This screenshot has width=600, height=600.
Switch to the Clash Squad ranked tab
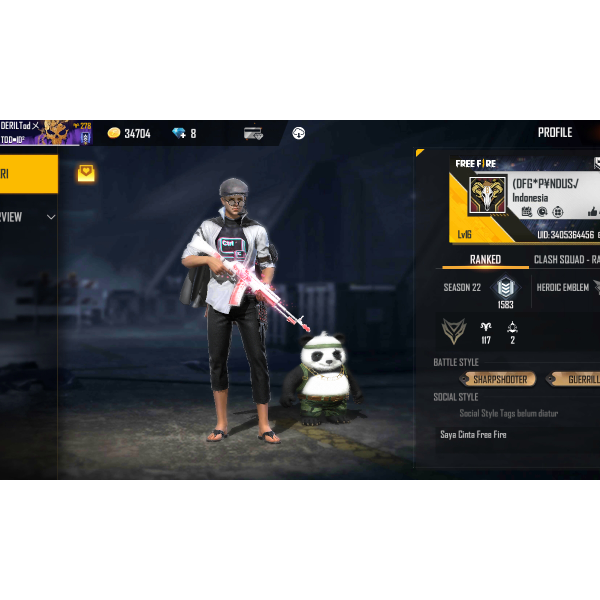pos(566,260)
